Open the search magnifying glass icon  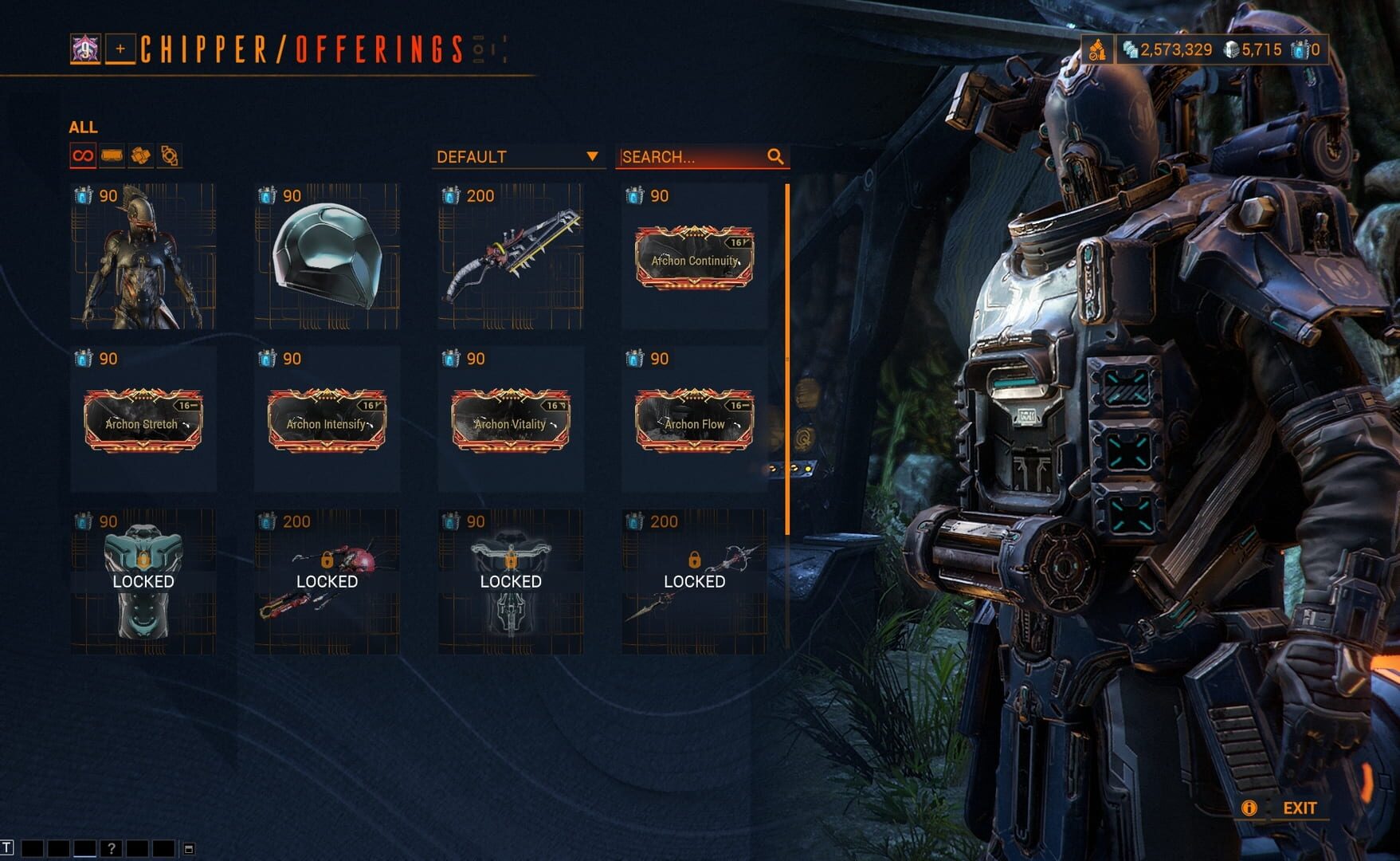pyautogui.click(x=774, y=157)
